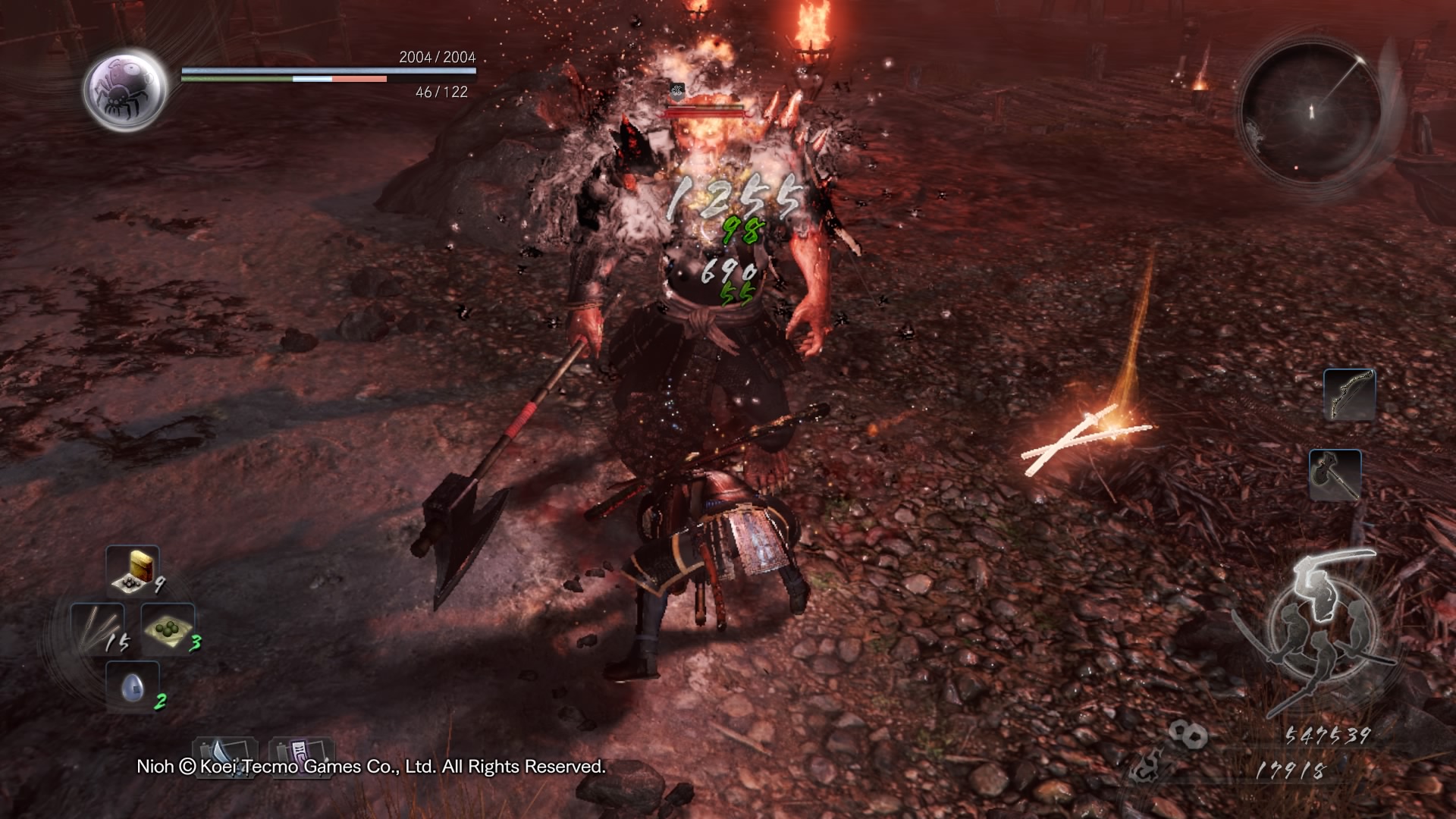This screenshot has width=1456, height=819.
Task: Select the blue-grey stone item slot
Action: pyautogui.click(x=133, y=686)
